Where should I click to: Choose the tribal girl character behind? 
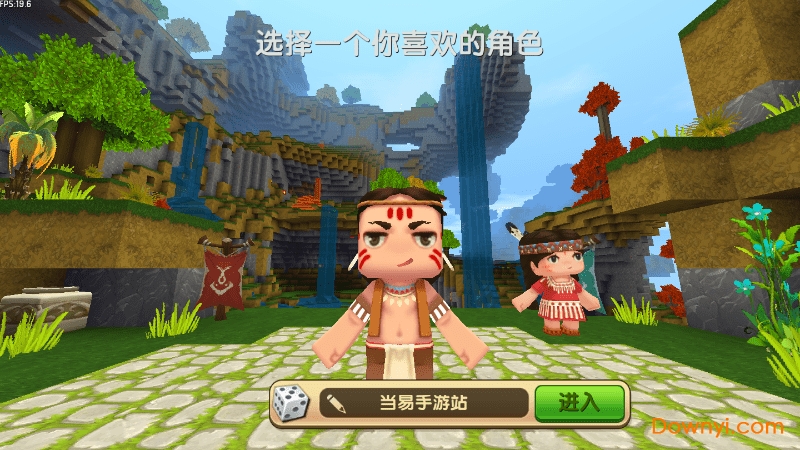click(x=558, y=283)
